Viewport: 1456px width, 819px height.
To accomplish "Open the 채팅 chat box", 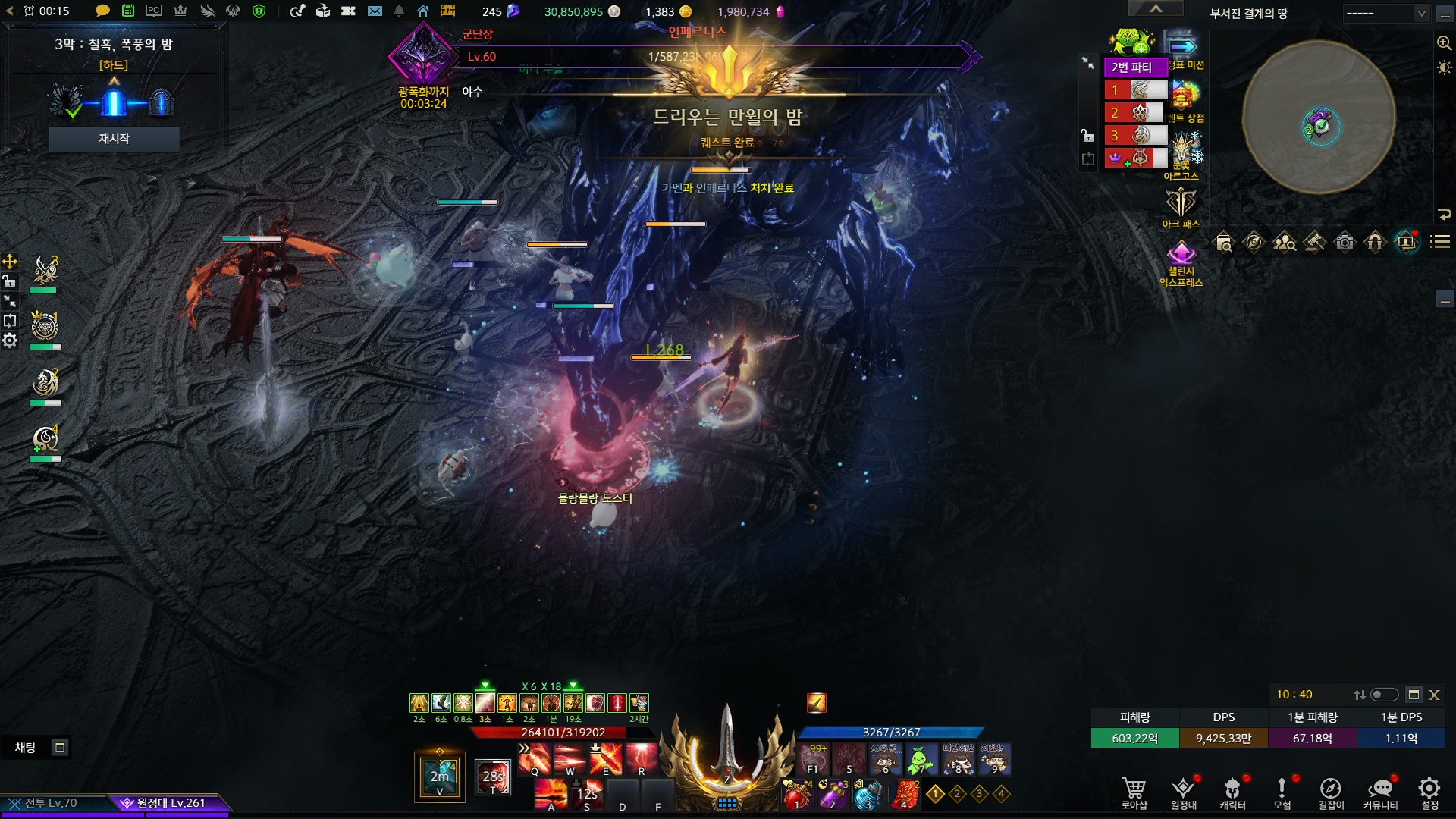I will [x=26, y=748].
